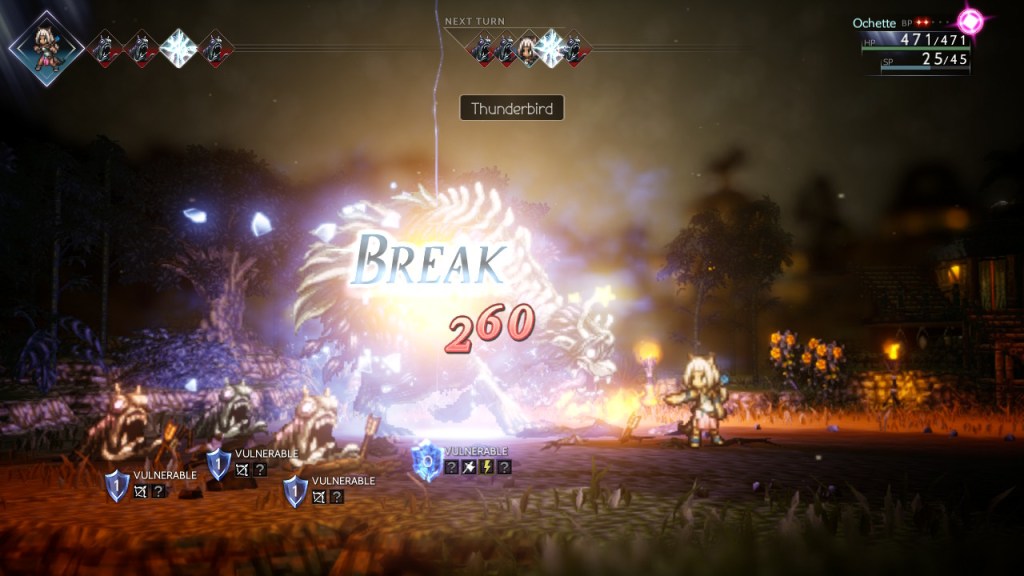This screenshot has height=576, width=1024.
Task: Click the glowing pink boost orb
Action: (x=970, y=20)
